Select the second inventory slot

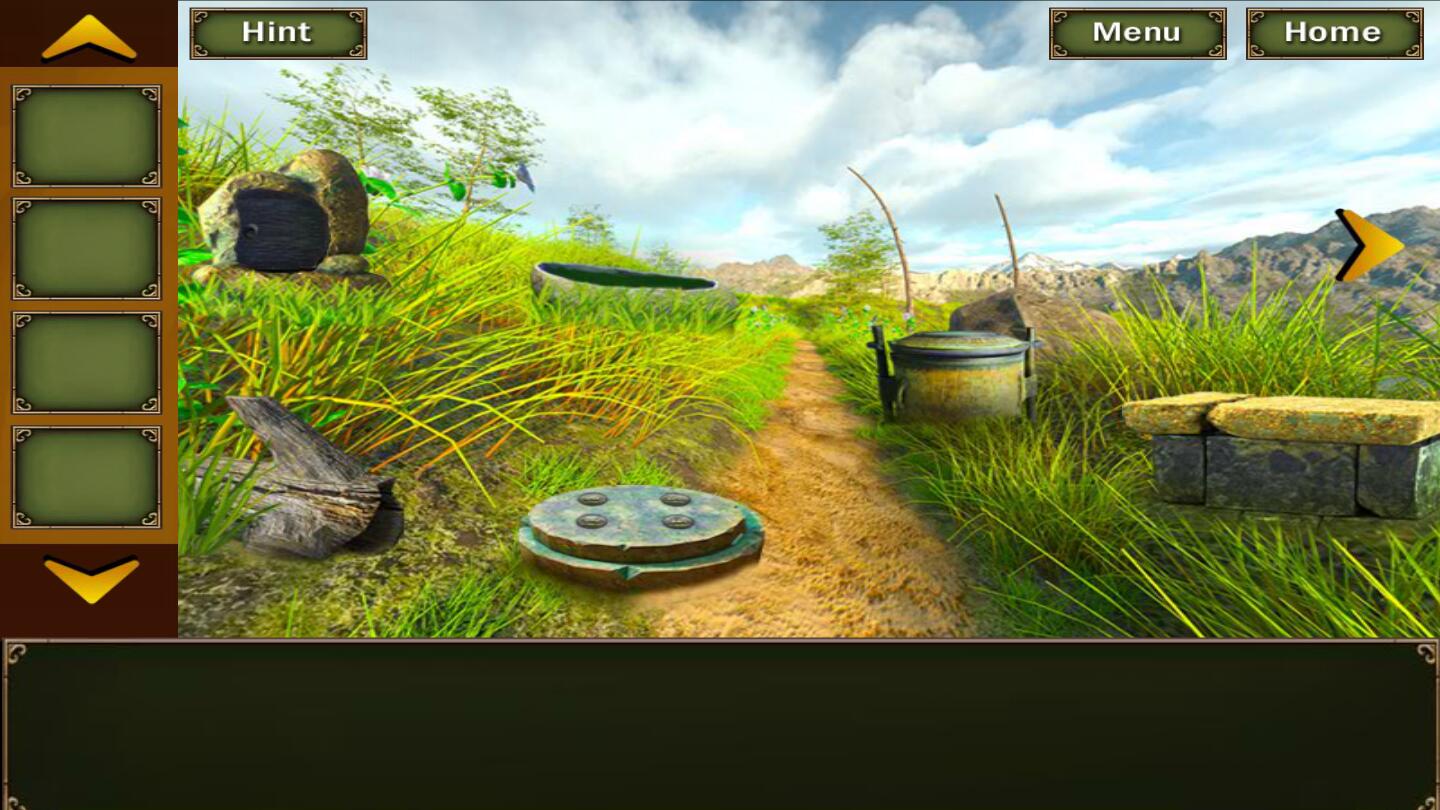[85, 249]
